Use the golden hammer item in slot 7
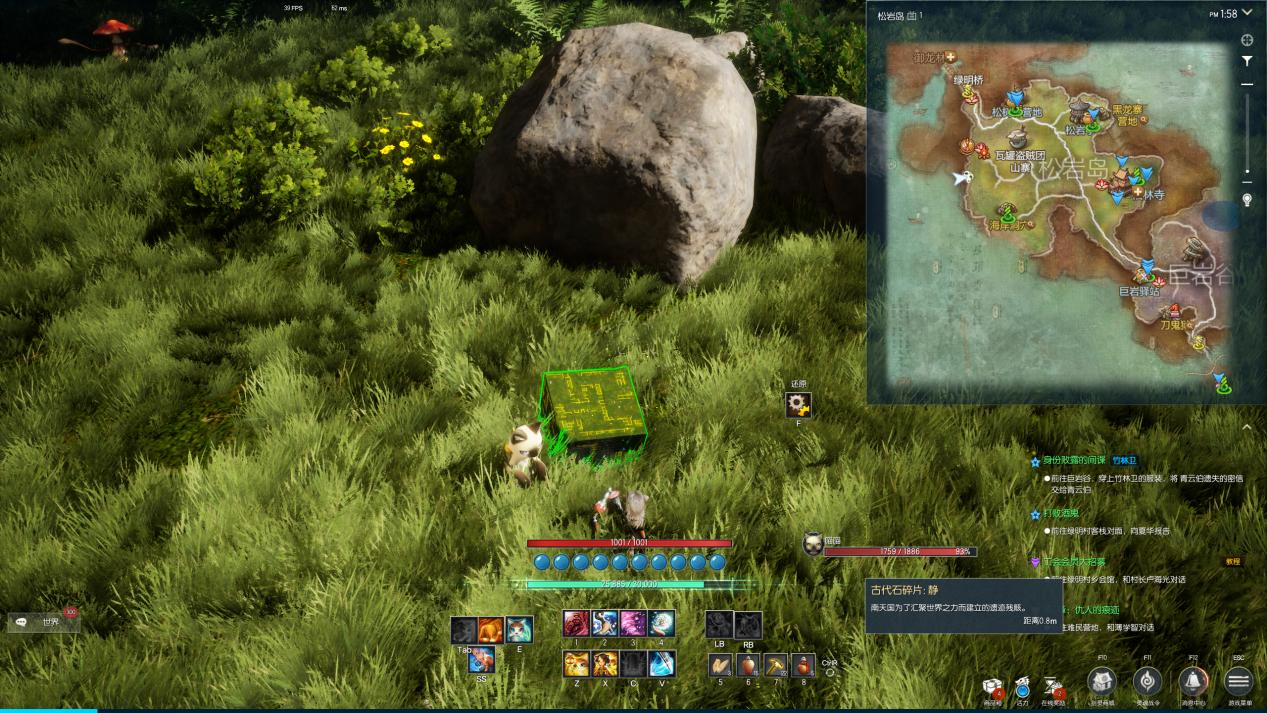The height and width of the screenshot is (713, 1267). tap(775, 665)
